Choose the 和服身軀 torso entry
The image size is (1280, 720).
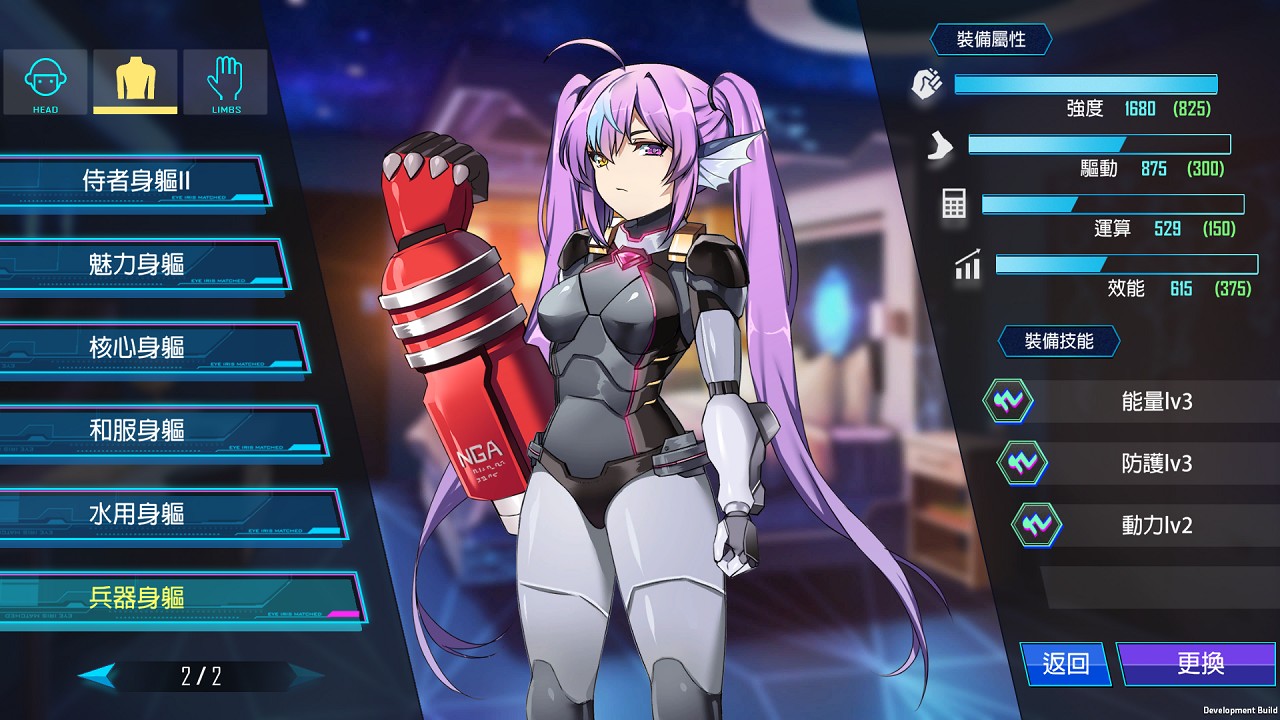click(138, 430)
